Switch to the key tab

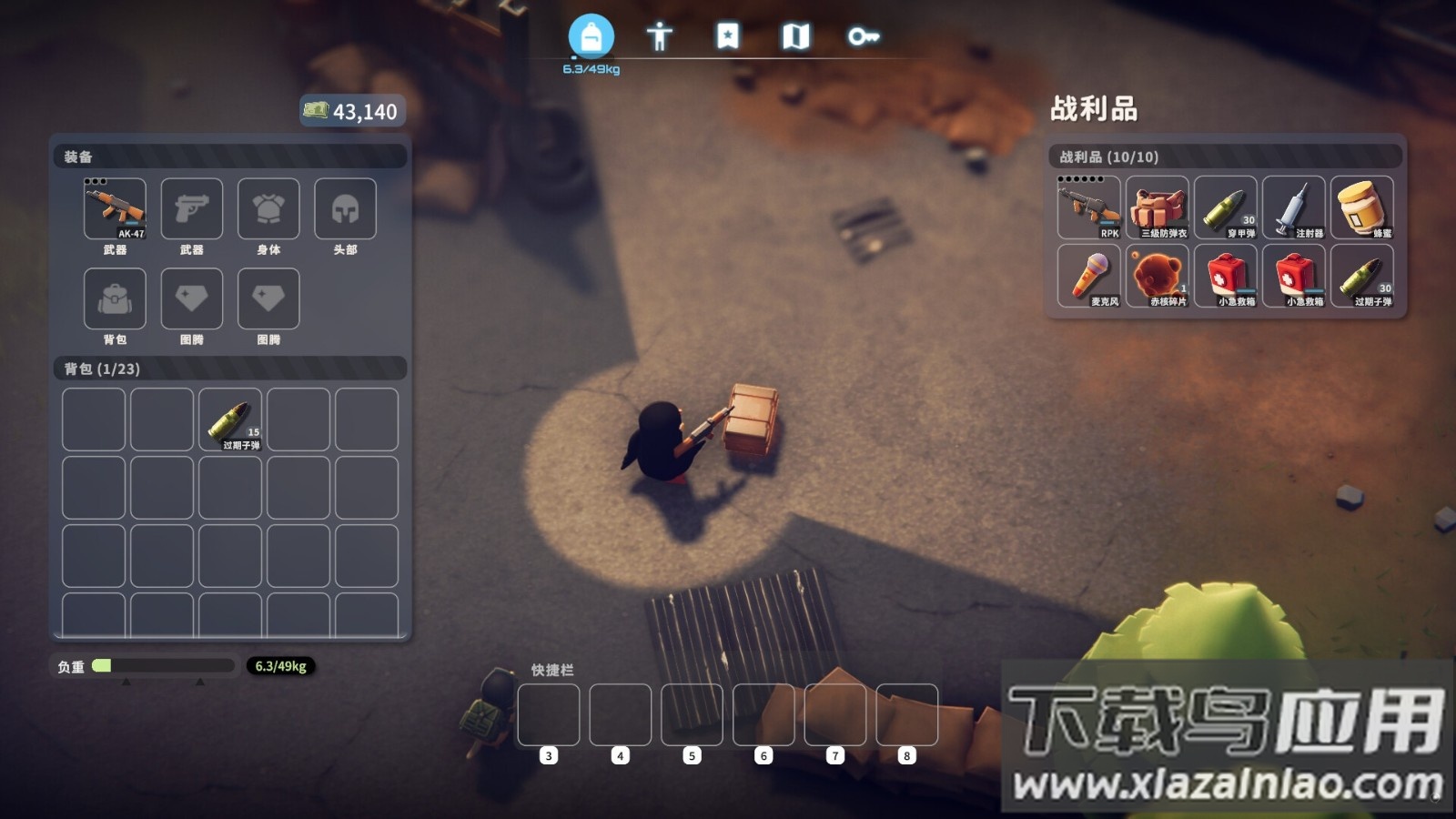[x=863, y=36]
